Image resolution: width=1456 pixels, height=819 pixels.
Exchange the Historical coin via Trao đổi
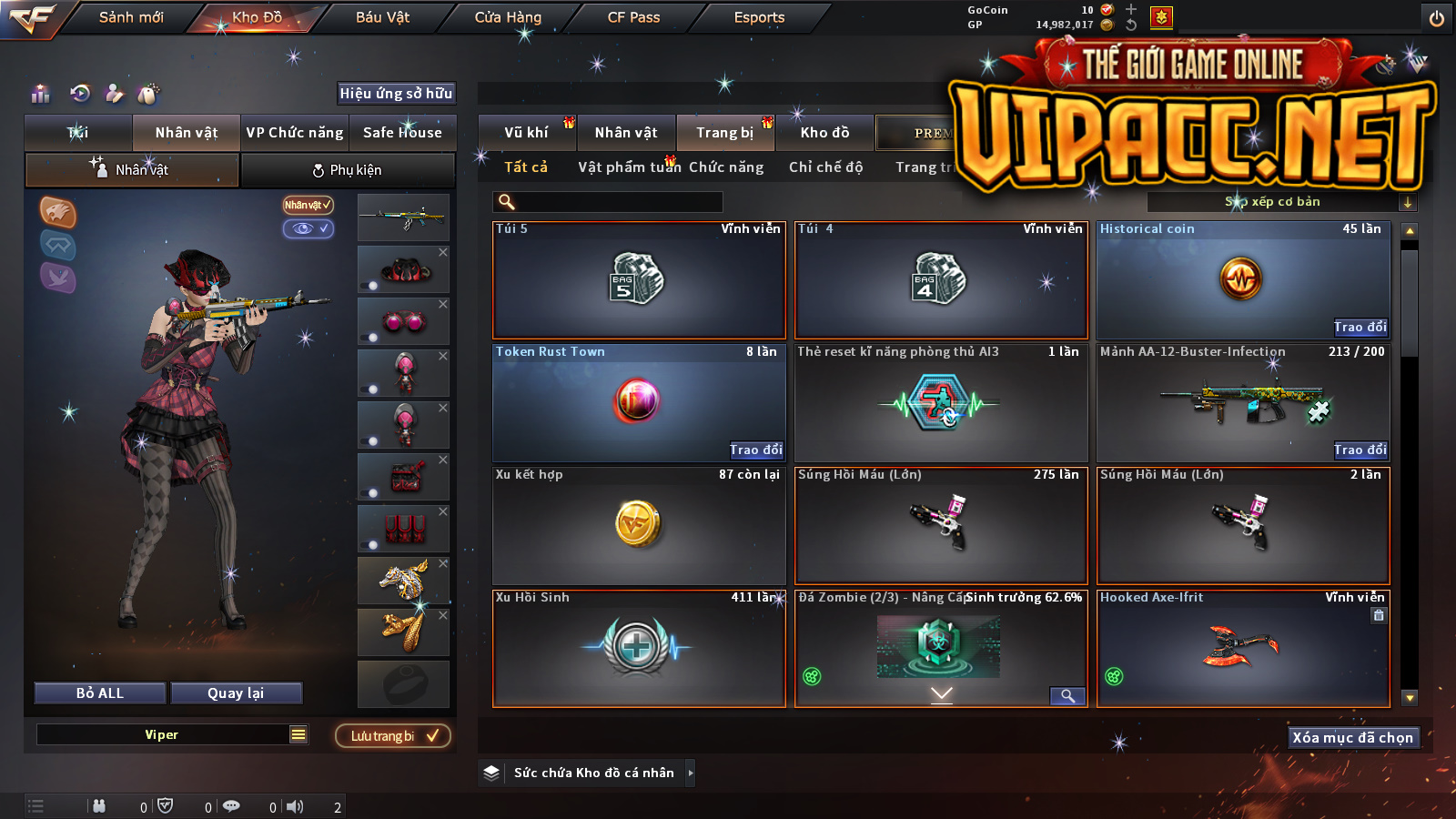tap(1360, 328)
